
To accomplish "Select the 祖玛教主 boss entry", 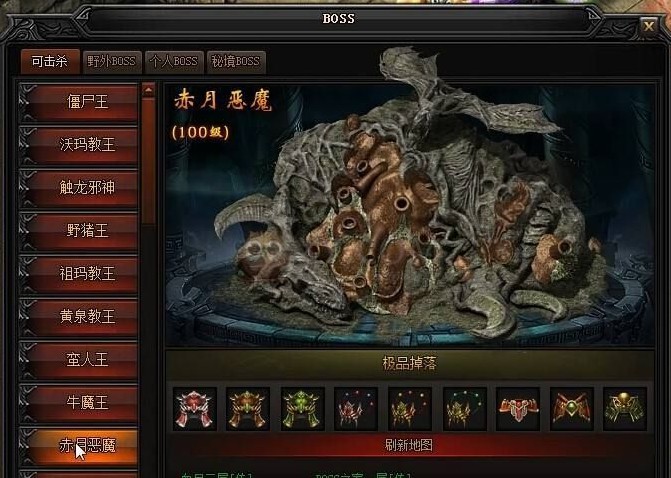I will pos(87,273).
